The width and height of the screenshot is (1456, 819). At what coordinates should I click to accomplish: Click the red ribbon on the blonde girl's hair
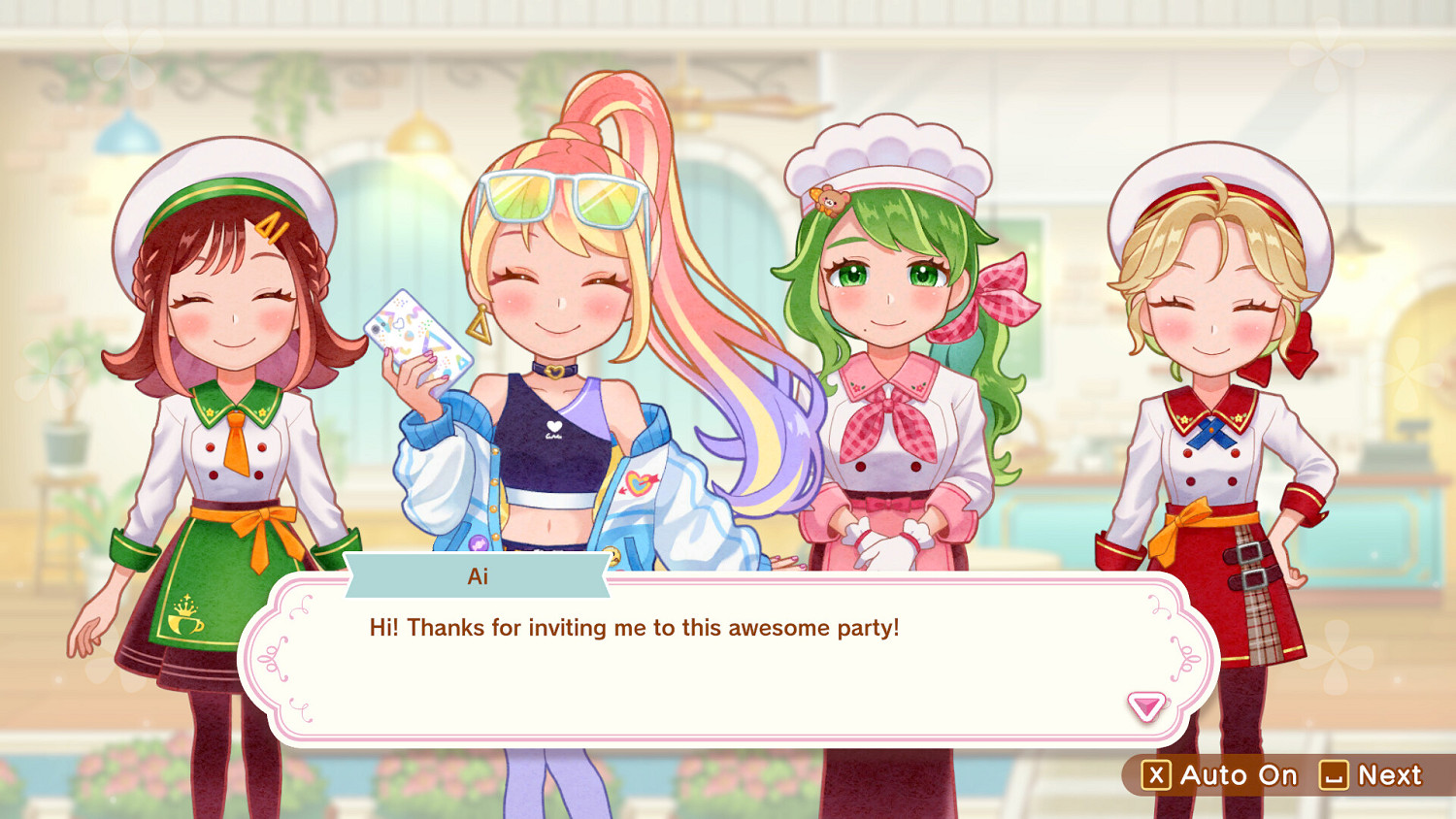coord(1300,347)
